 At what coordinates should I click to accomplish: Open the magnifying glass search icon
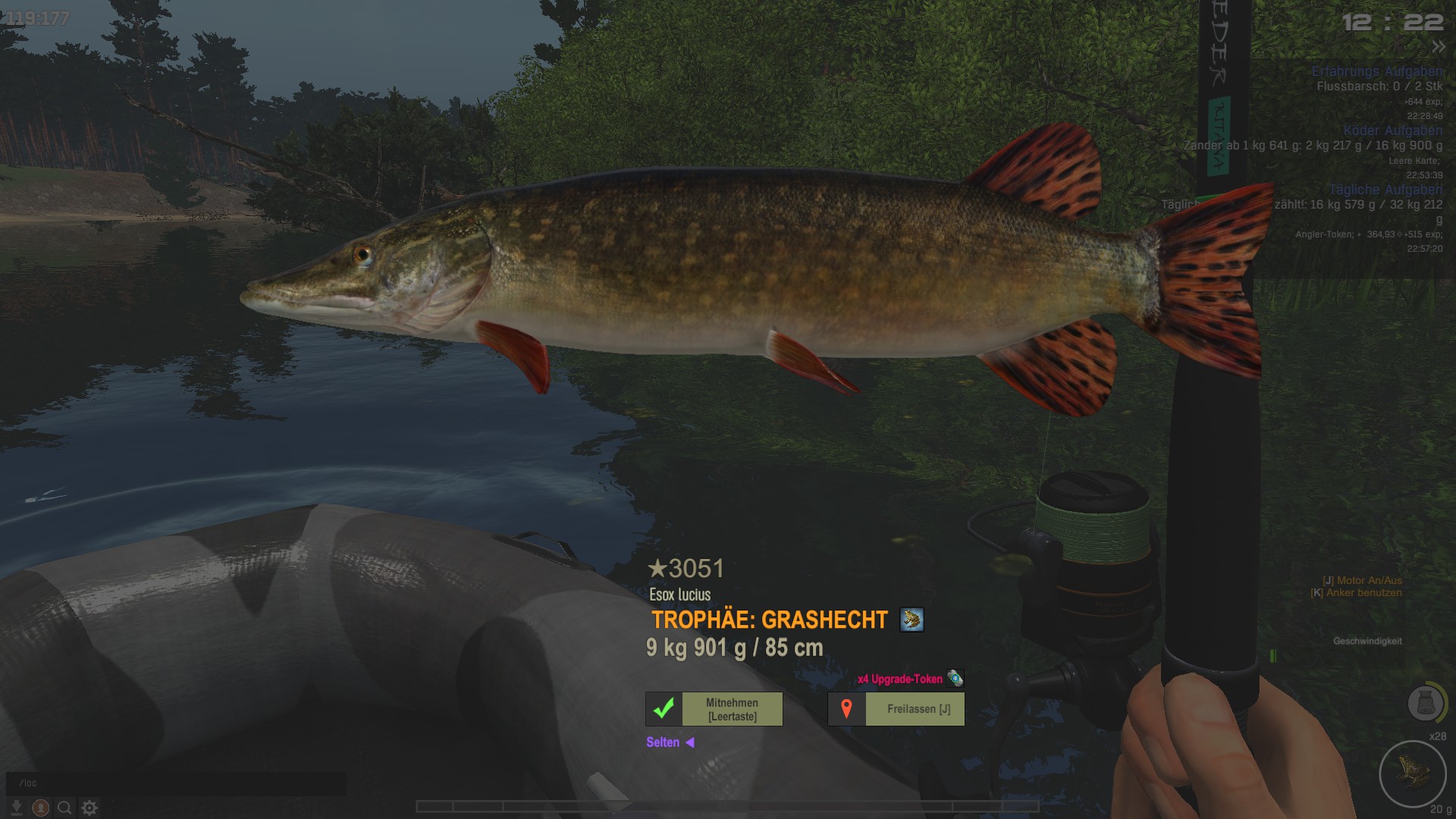point(65,808)
